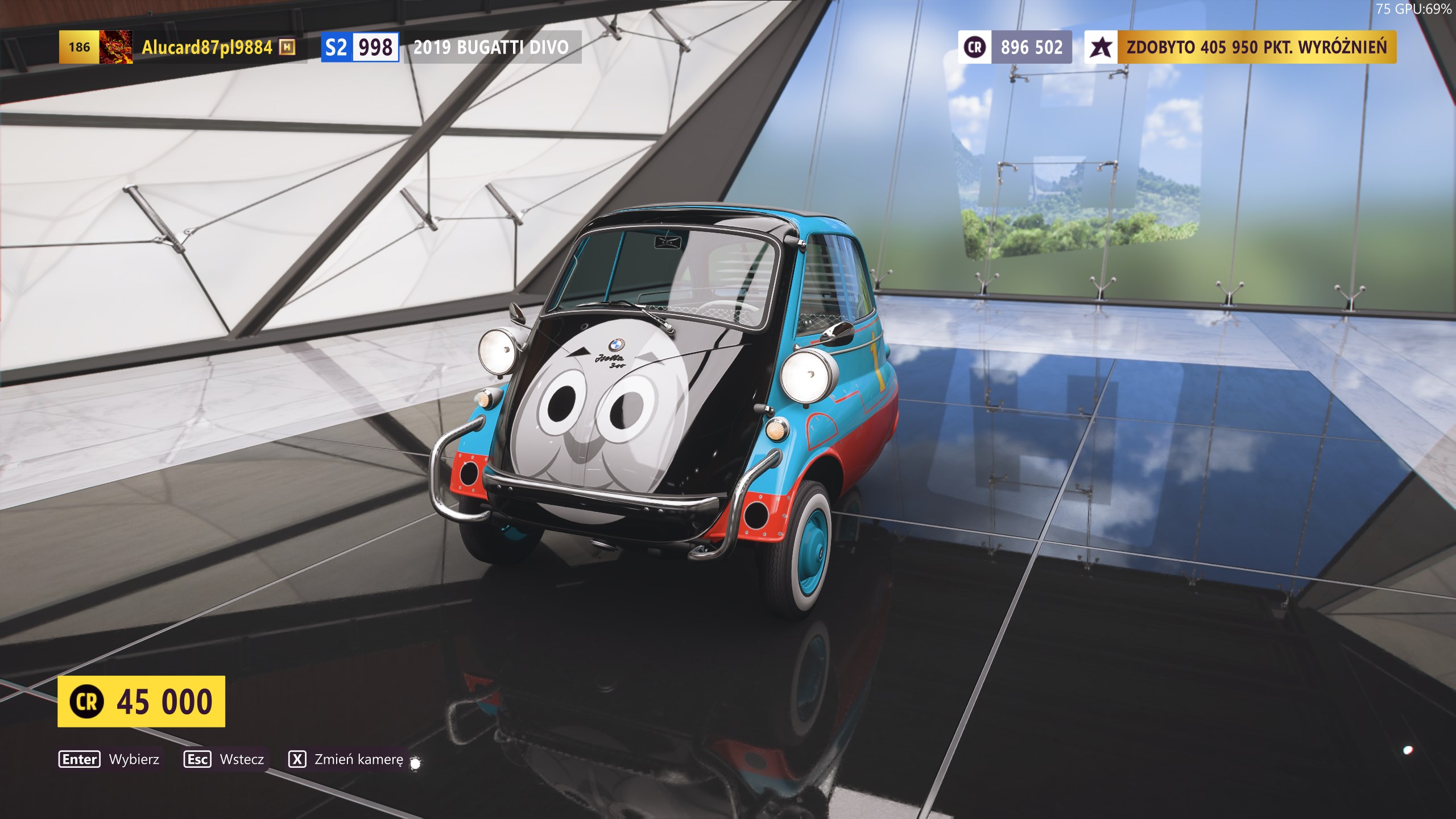Go back with the Wstecz button
The height and width of the screenshot is (819, 1456).
(x=225, y=759)
